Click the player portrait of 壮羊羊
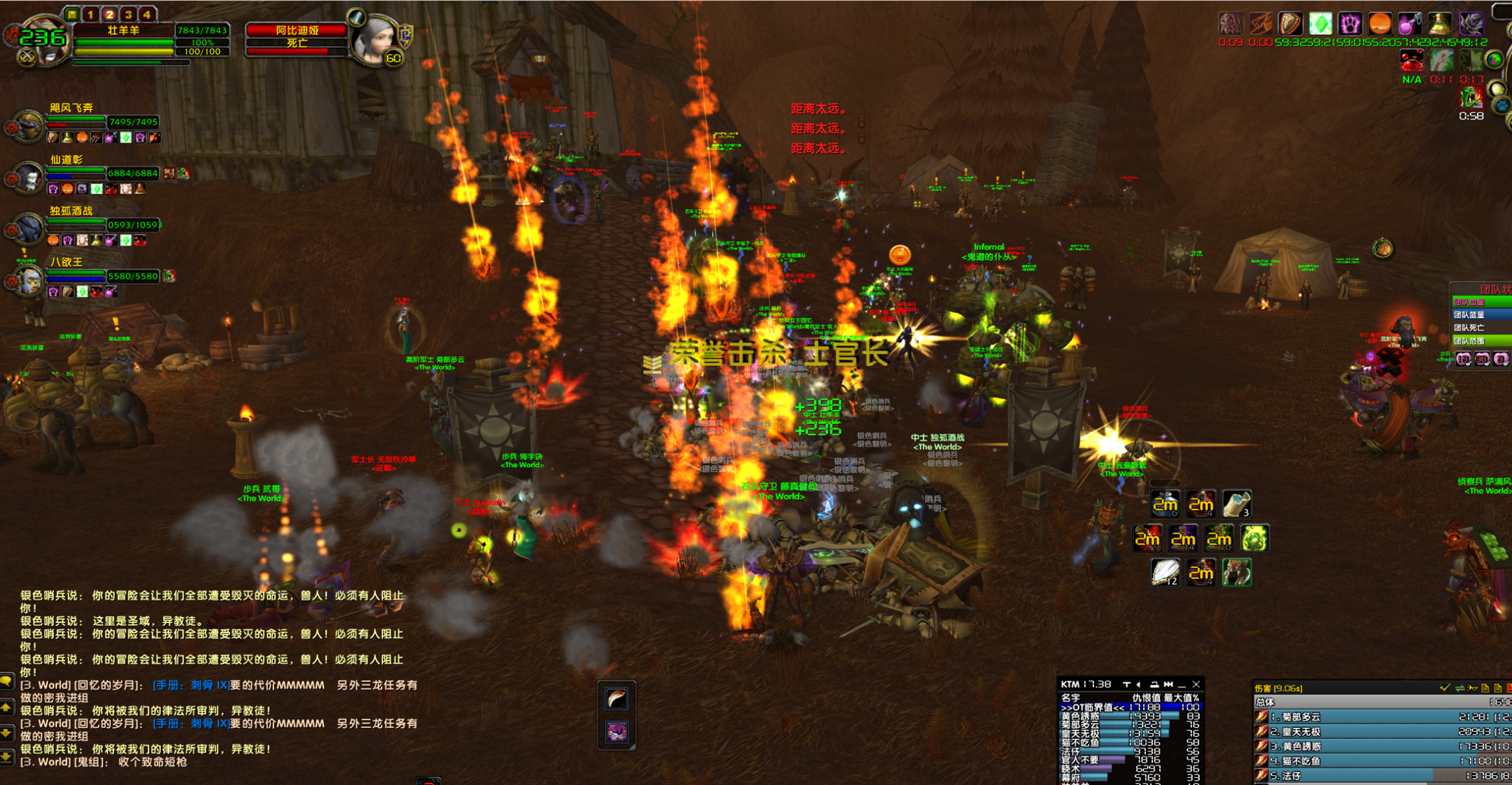The width and height of the screenshot is (1512, 785). 43,40
